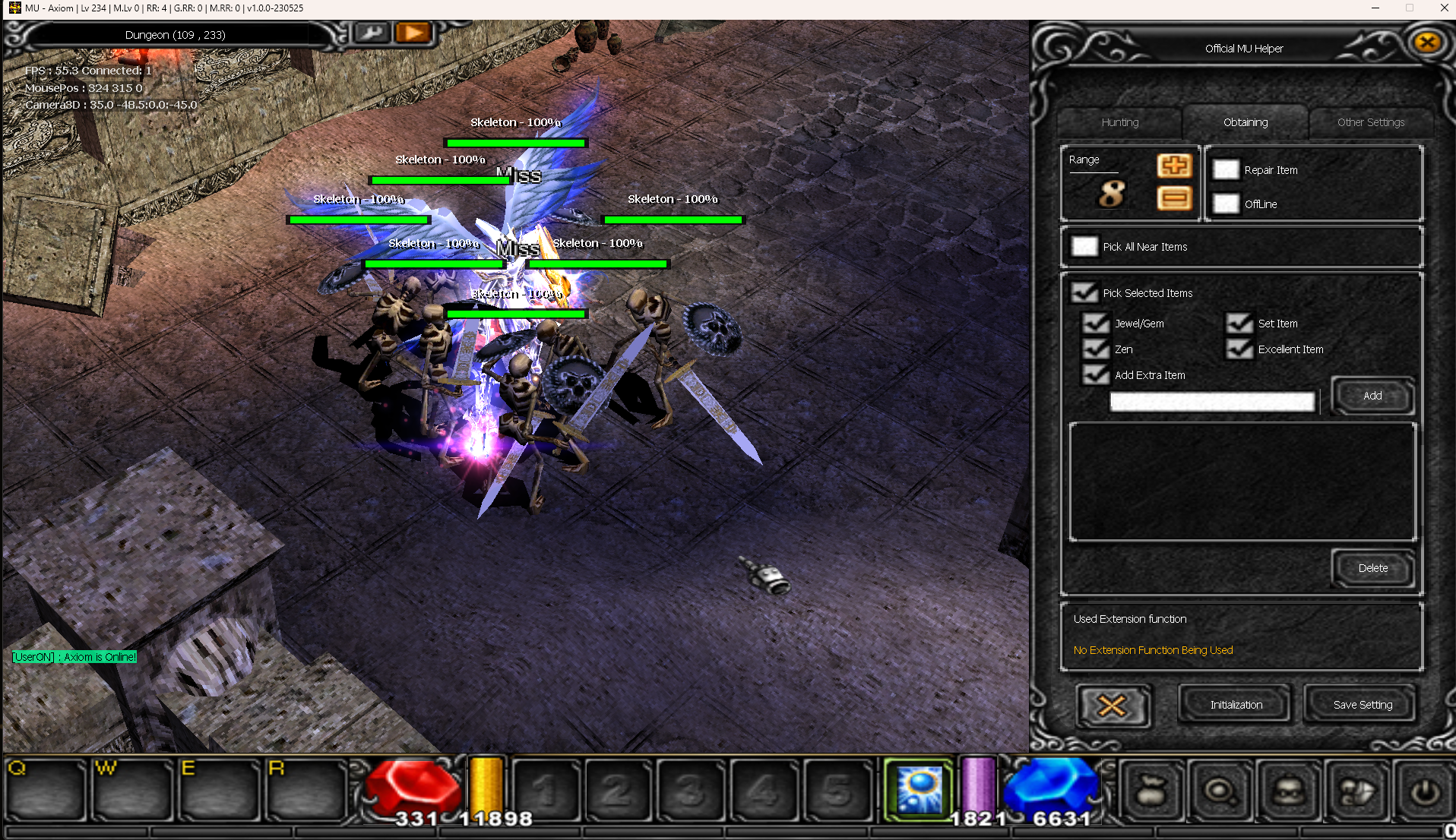This screenshot has width=1456, height=840.
Task: Toggle the OffLine checkbox
Action: pyautogui.click(x=1225, y=204)
